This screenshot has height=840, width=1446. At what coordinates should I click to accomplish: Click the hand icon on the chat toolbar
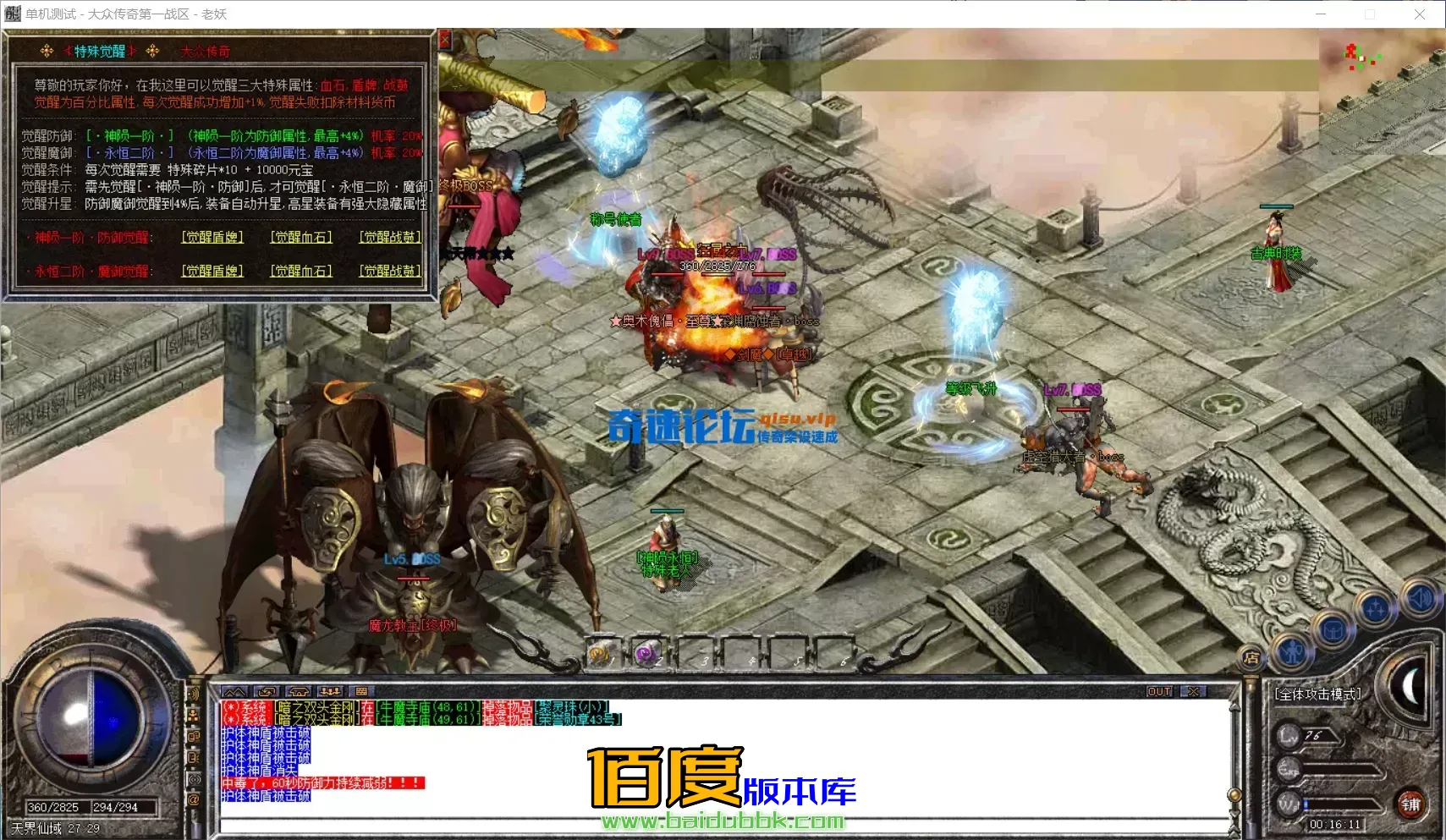point(267,690)
